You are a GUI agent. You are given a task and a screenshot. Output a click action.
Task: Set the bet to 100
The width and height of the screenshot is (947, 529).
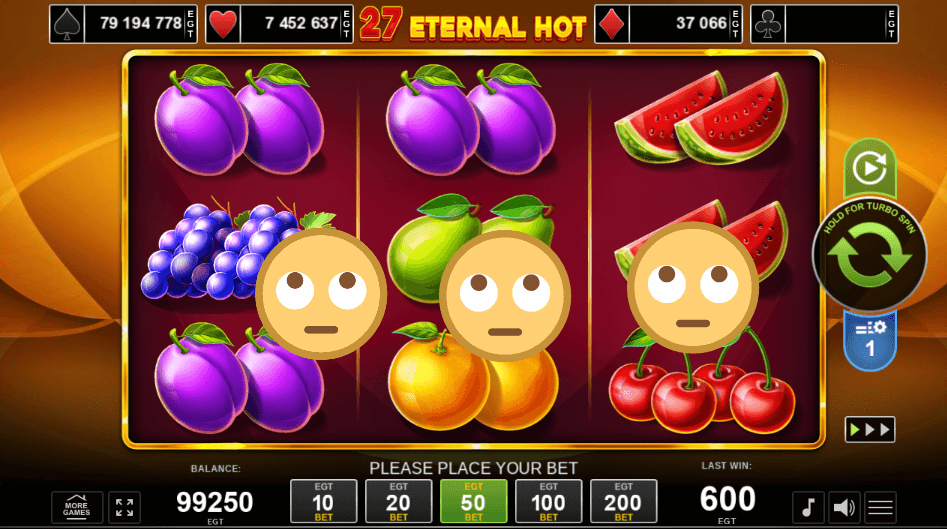point(548,500)
